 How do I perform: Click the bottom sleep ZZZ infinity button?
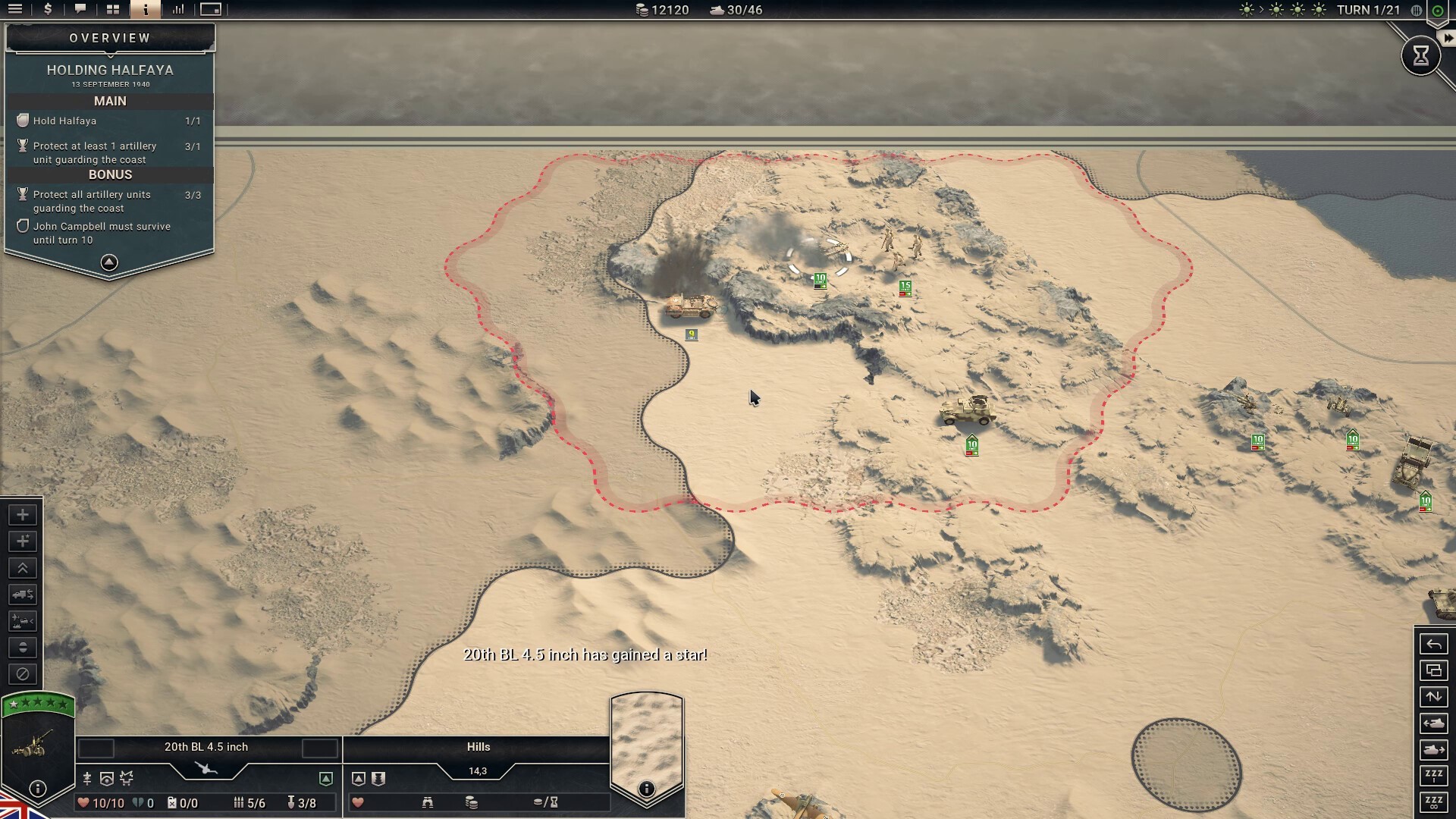(1433, 802)
